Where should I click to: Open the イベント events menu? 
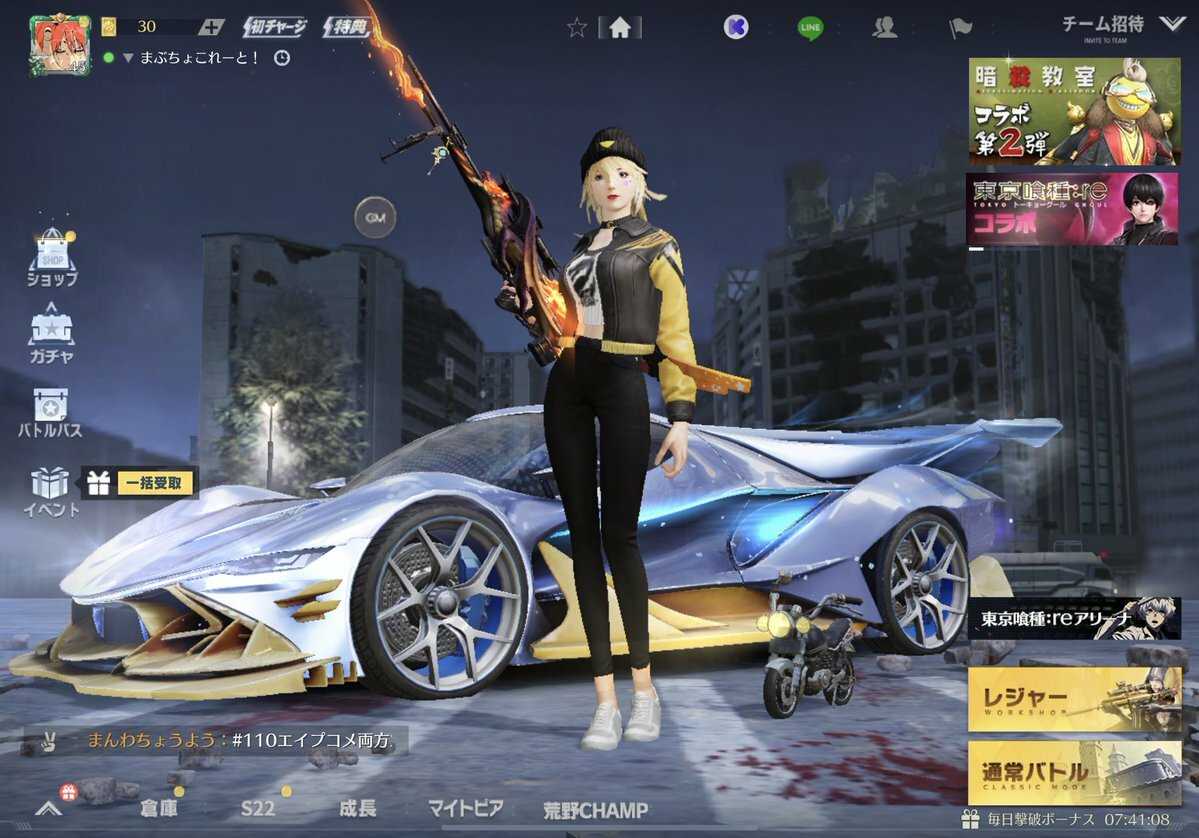pyautogui.click(x=50, y=491)
